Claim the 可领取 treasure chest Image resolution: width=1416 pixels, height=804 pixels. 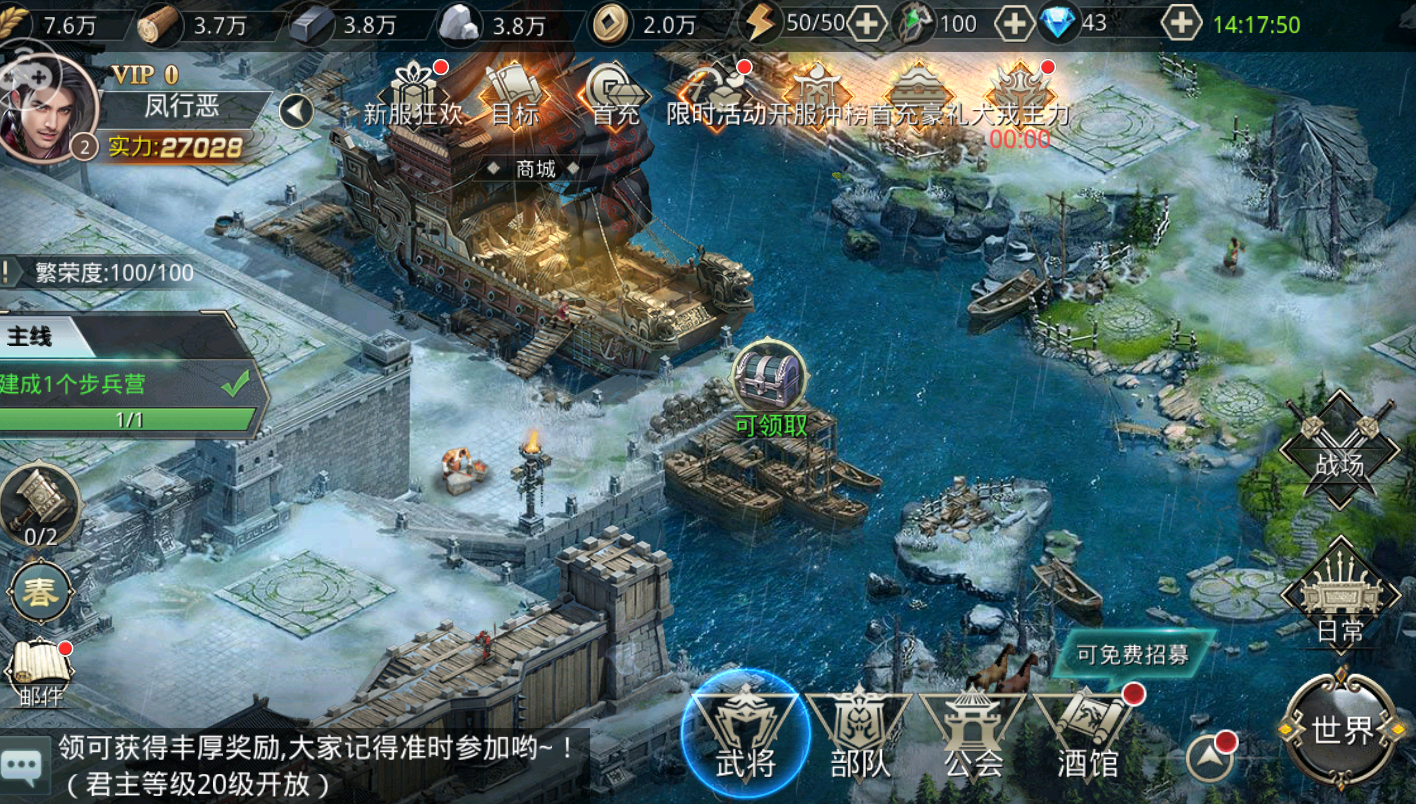769,379
